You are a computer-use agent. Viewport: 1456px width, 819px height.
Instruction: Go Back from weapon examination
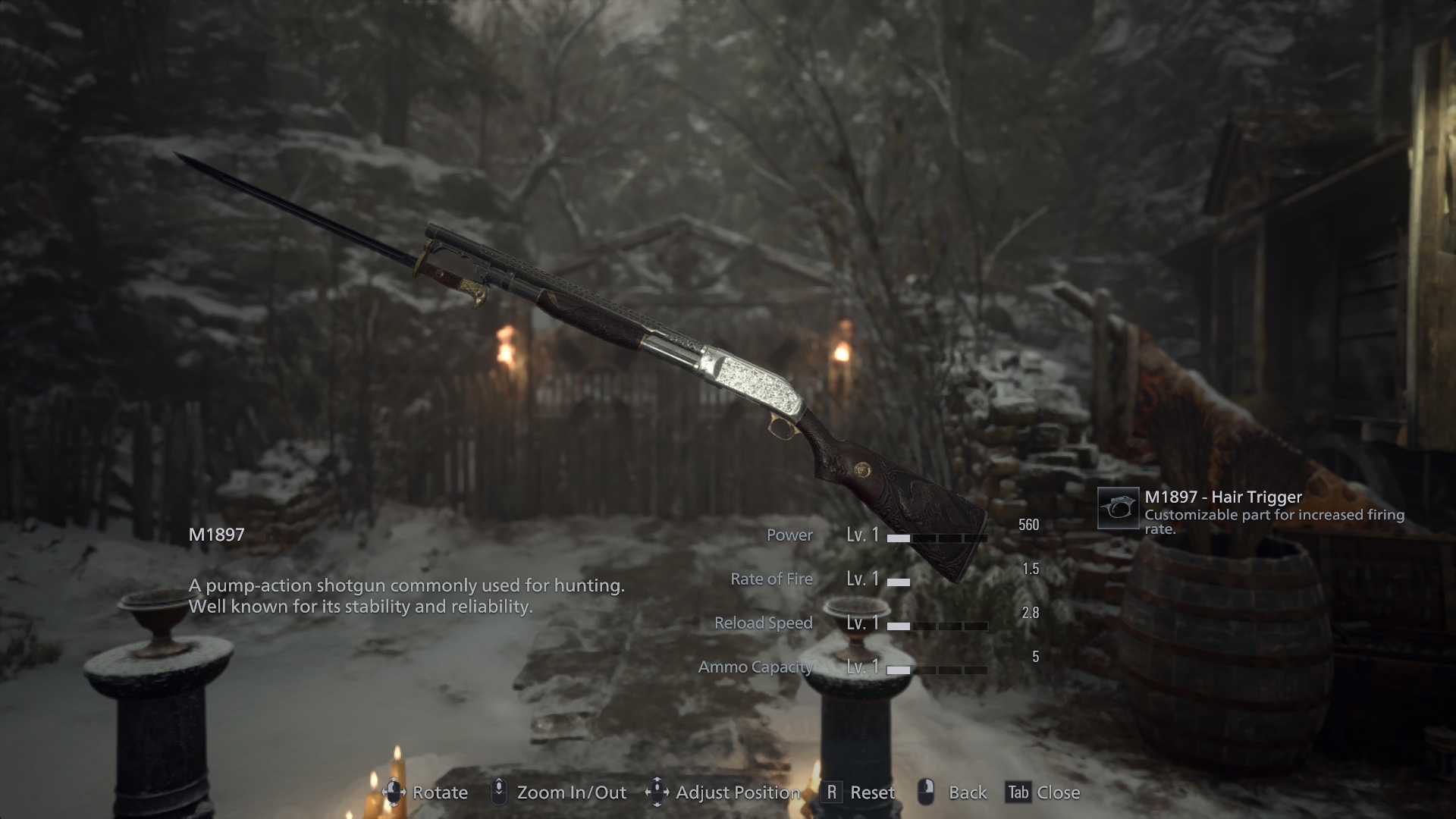pyautogui.click(x=952, y=792)
